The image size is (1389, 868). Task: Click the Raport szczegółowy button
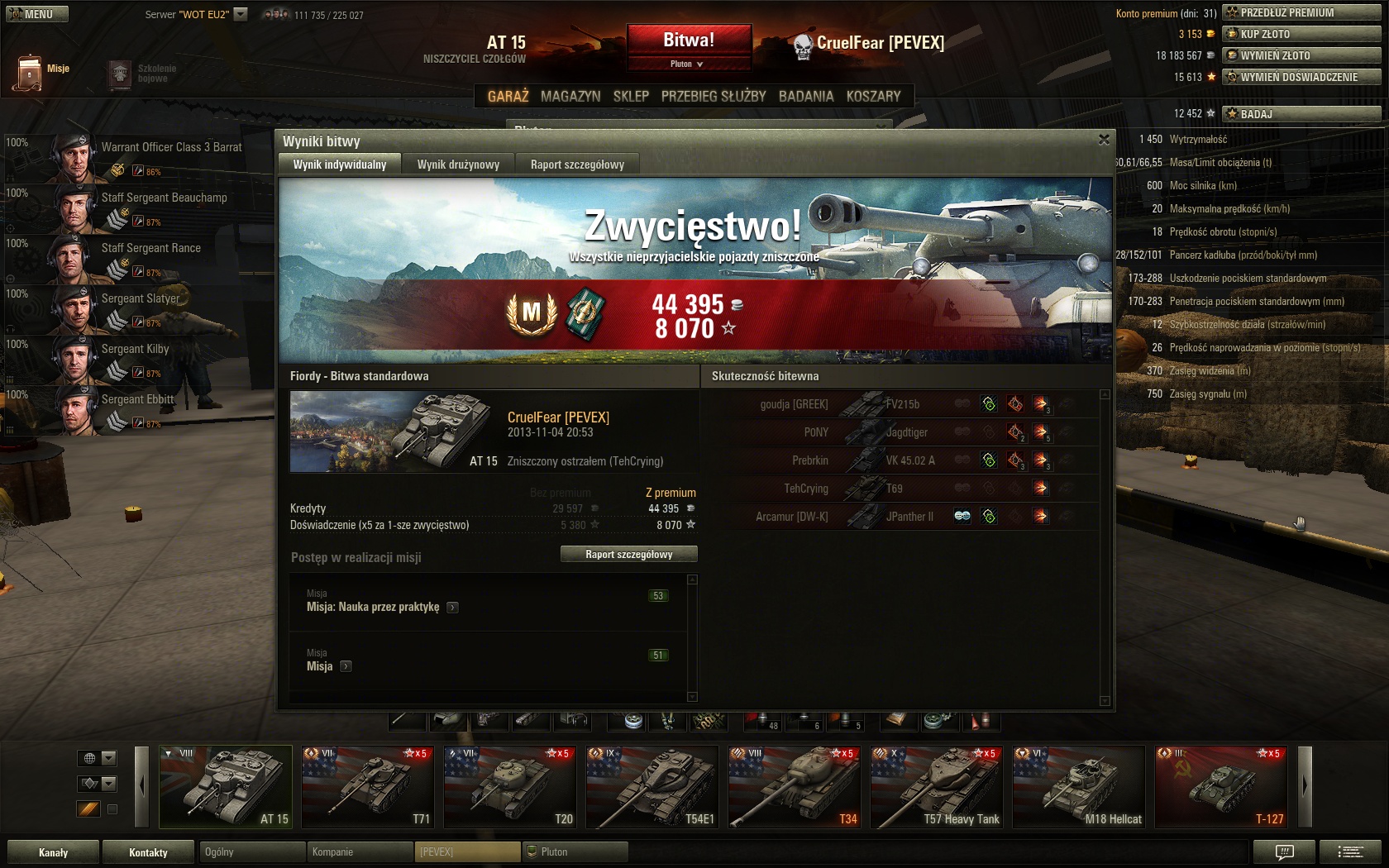pos(628,555)
